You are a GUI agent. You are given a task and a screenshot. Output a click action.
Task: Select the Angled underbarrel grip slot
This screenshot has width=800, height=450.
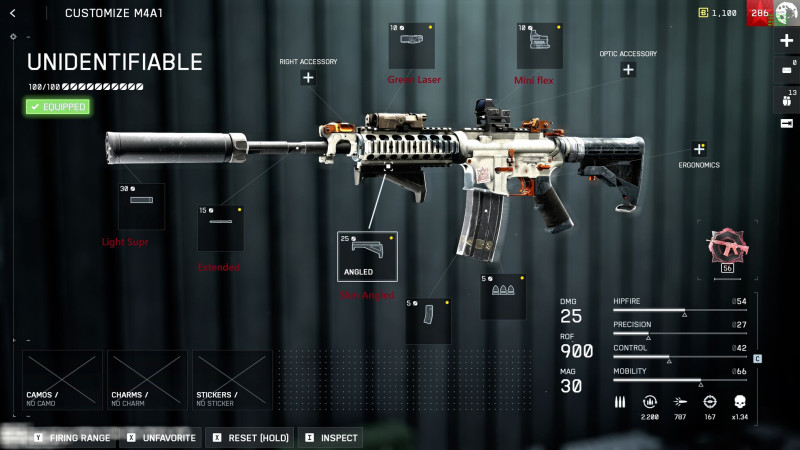[x=367, y=256]
